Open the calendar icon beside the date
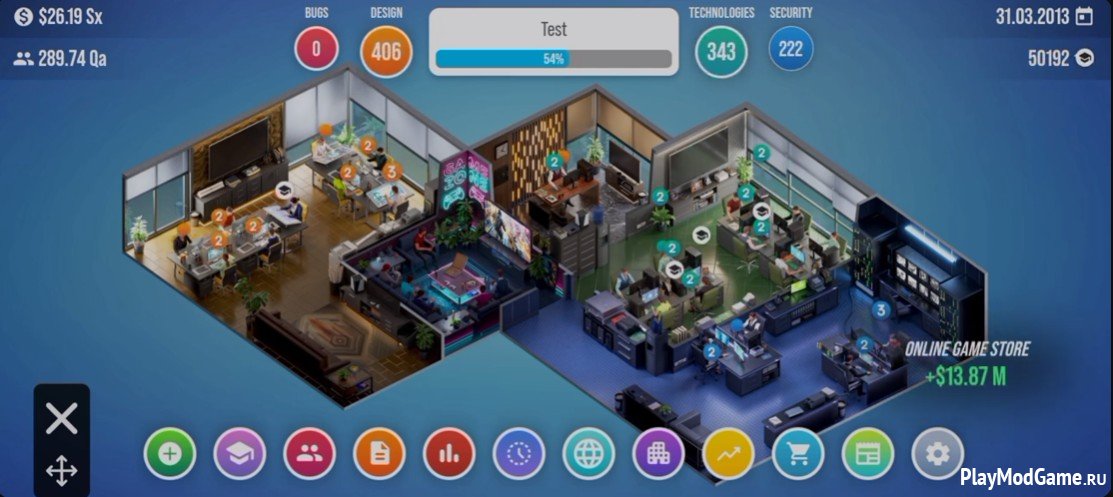The width and height of the screenshot is (1113, 497). click(x=1084, y=17)
